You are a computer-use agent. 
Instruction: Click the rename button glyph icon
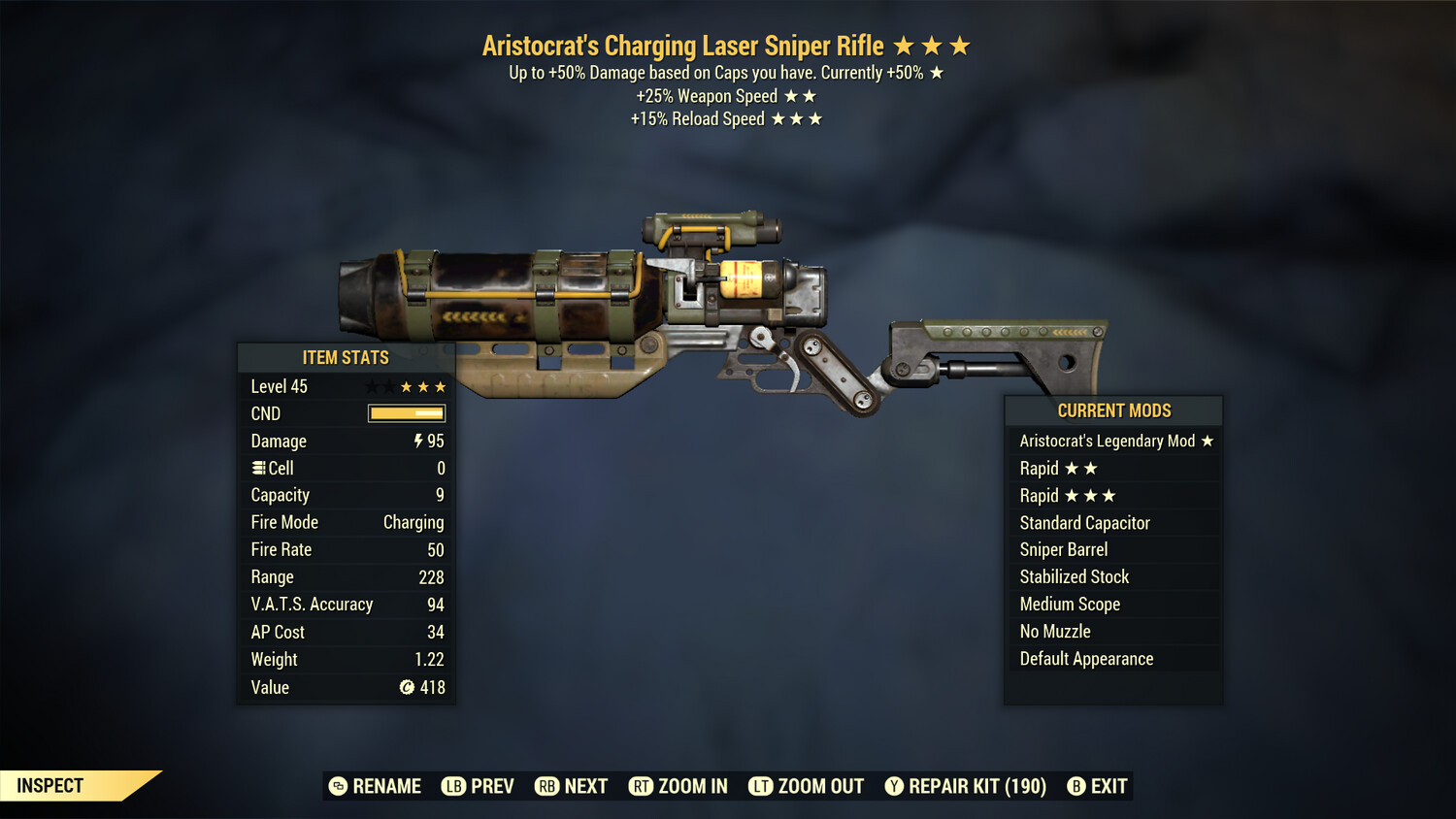[337, 786]
